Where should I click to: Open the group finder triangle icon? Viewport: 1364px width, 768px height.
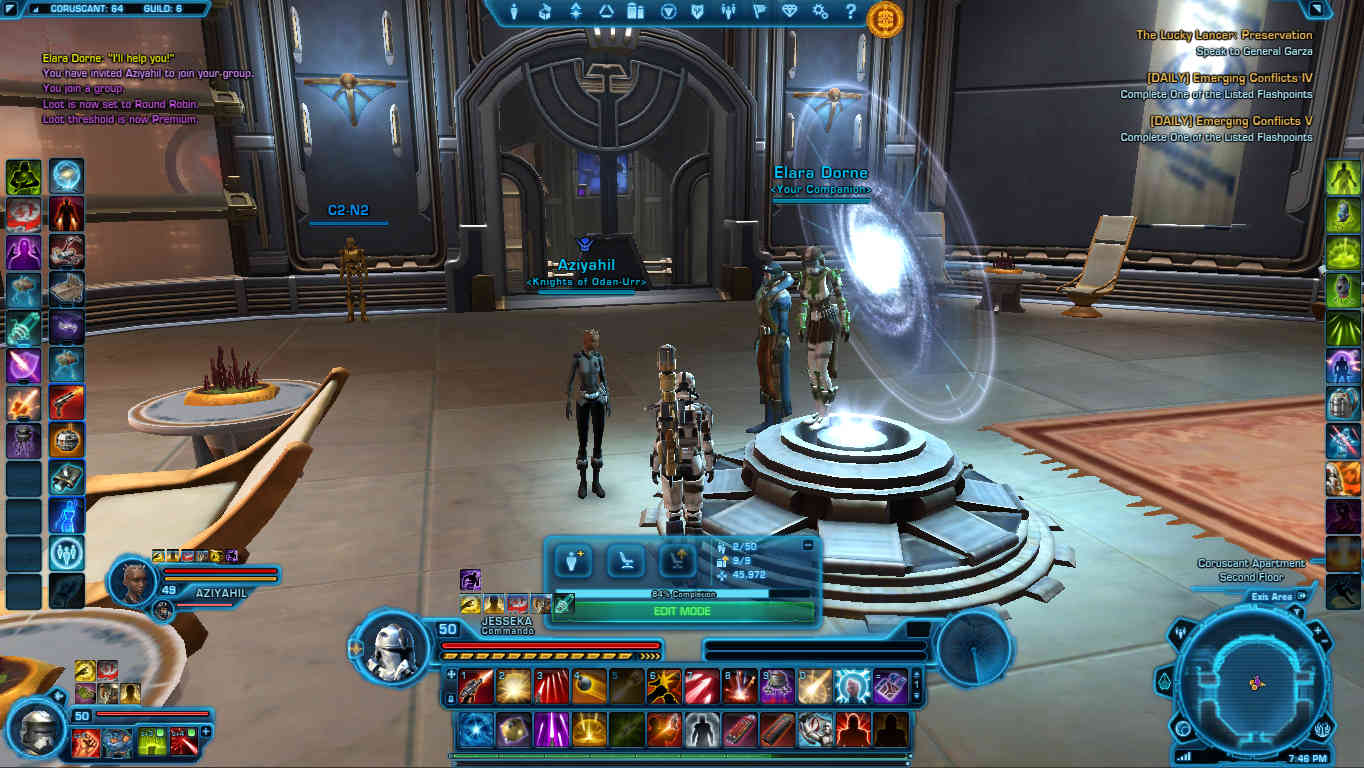[606, 13]
